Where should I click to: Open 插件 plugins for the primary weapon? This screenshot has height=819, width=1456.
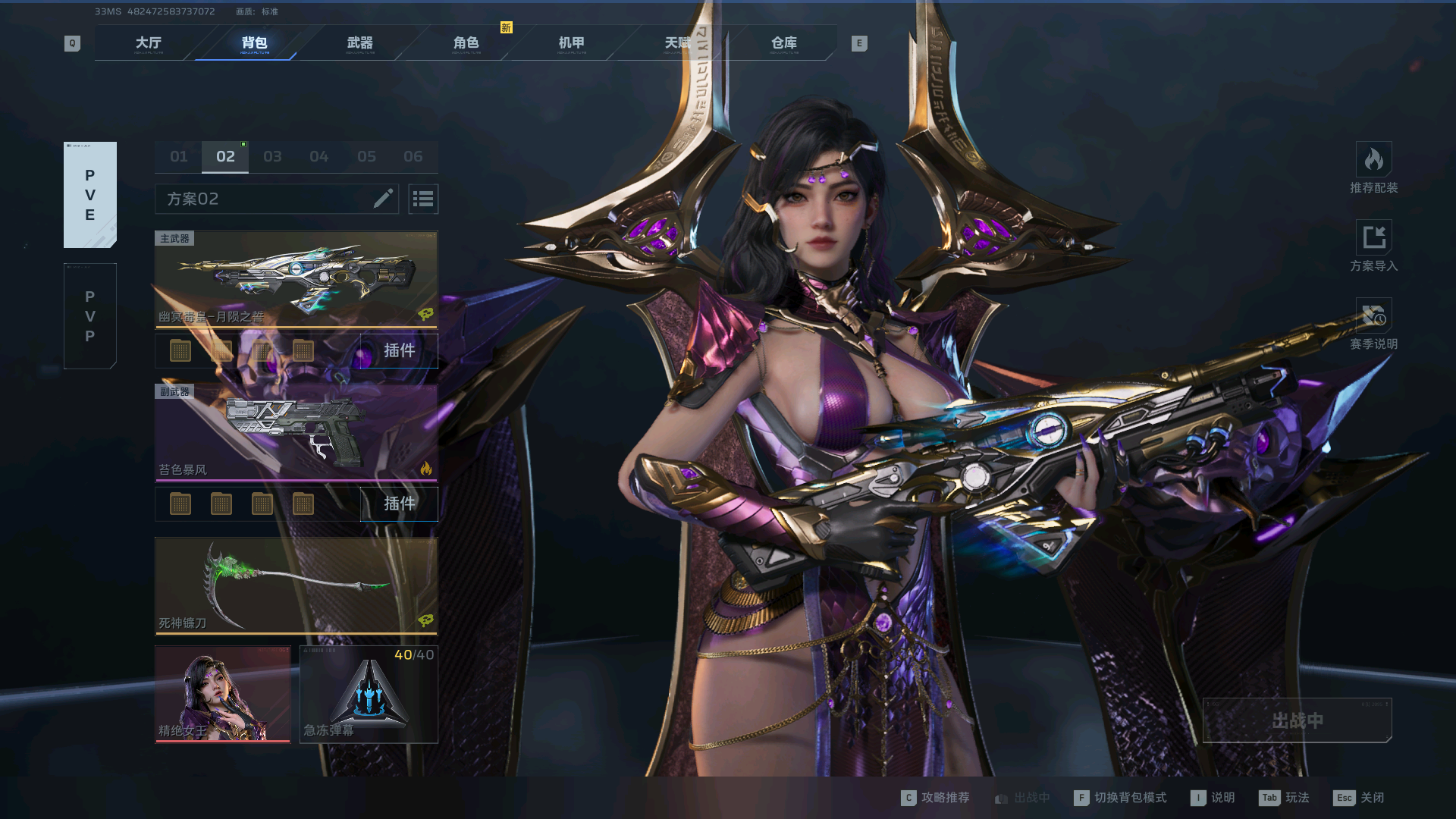[399, 350]
